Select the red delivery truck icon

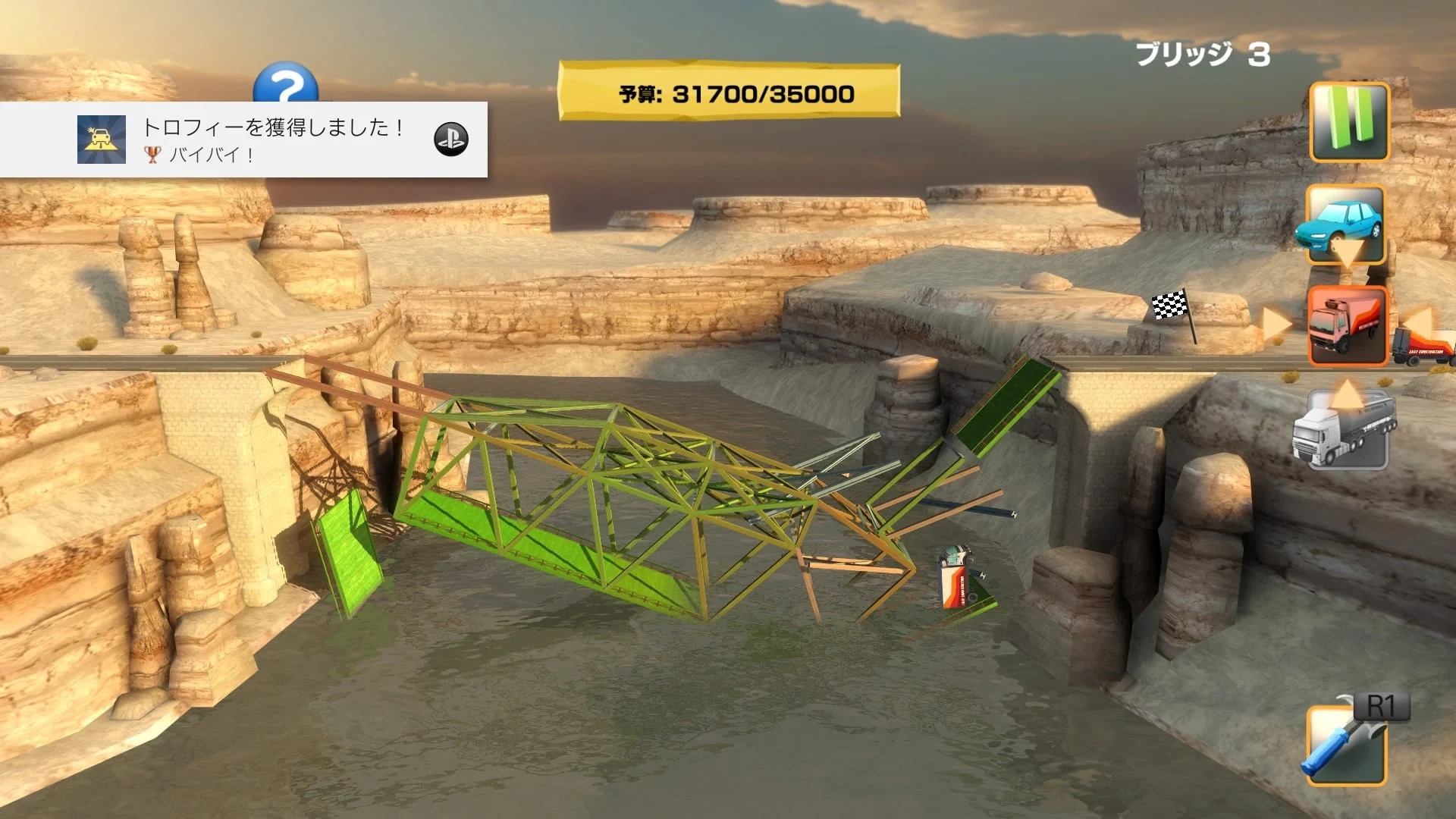pyautogui.click(x=1347, y=326)
